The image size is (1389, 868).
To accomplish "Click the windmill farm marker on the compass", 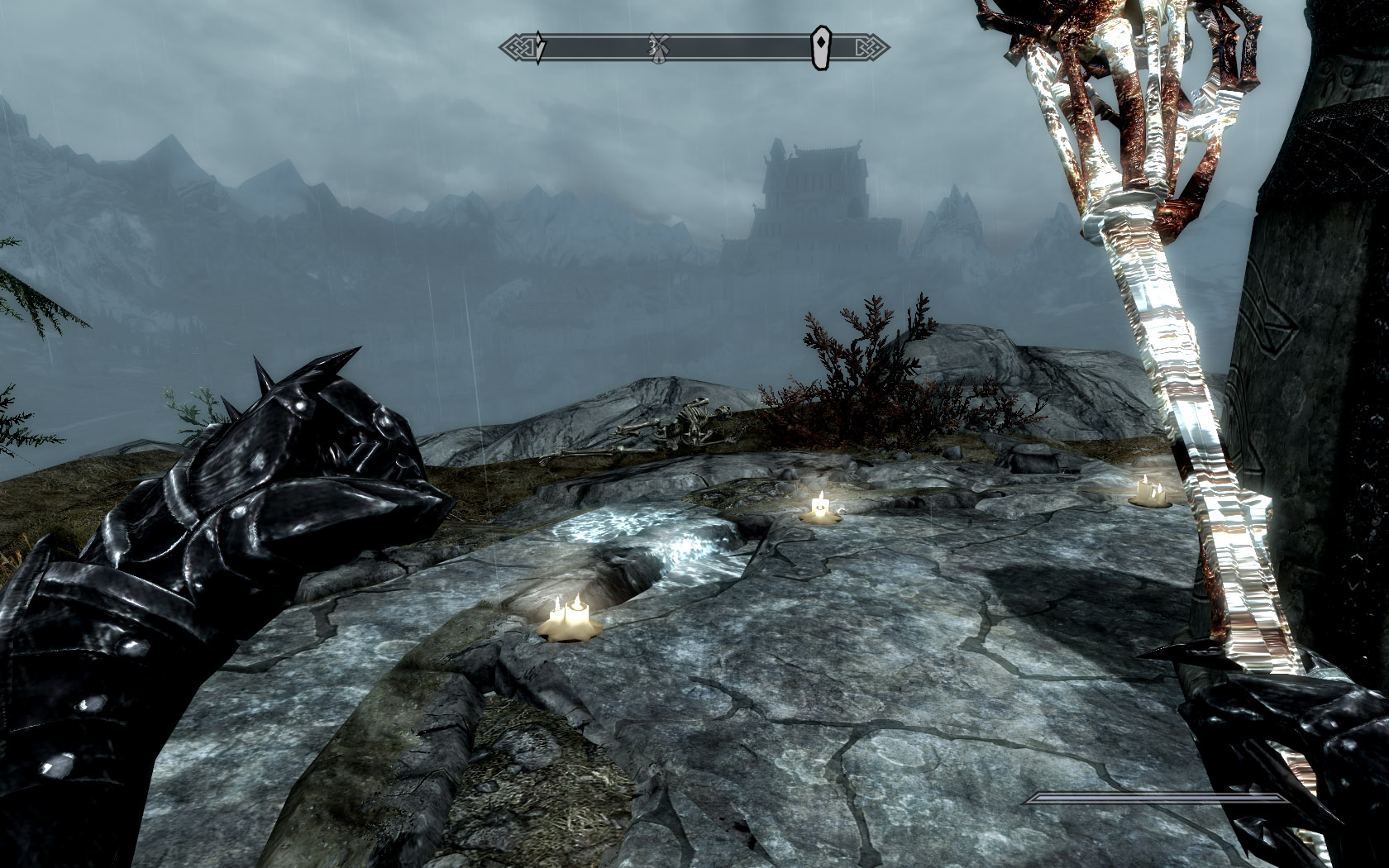I will [658, 47].
